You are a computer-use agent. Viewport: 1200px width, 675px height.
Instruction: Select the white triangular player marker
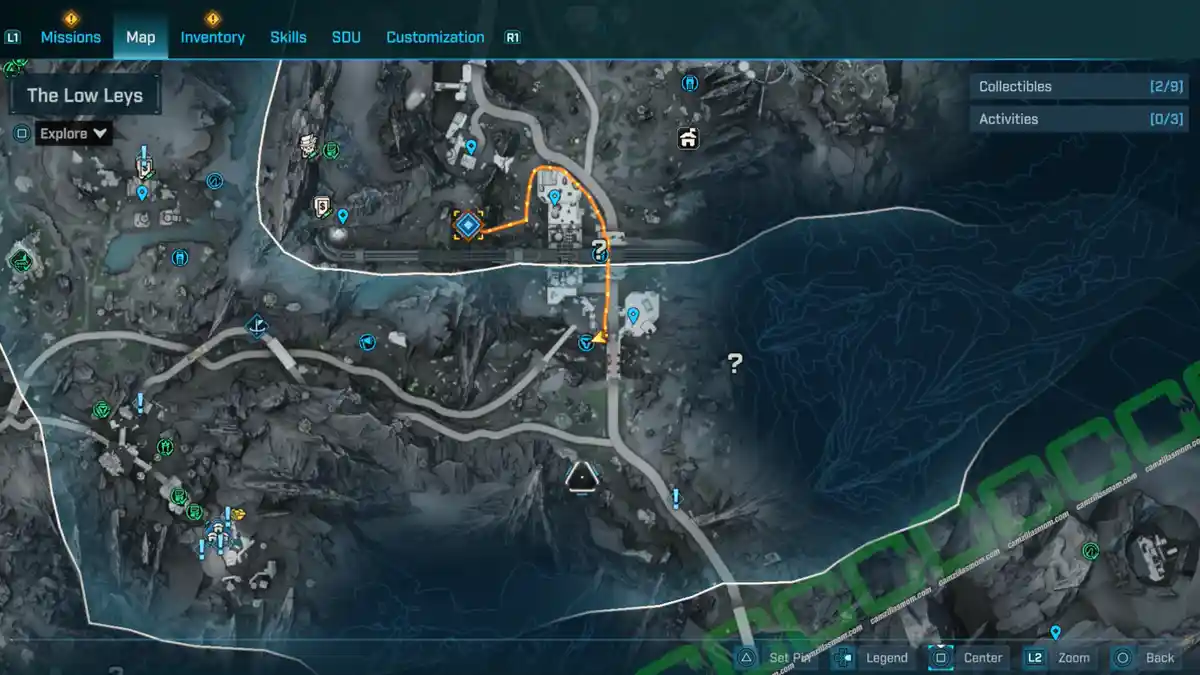pos(581,478)
